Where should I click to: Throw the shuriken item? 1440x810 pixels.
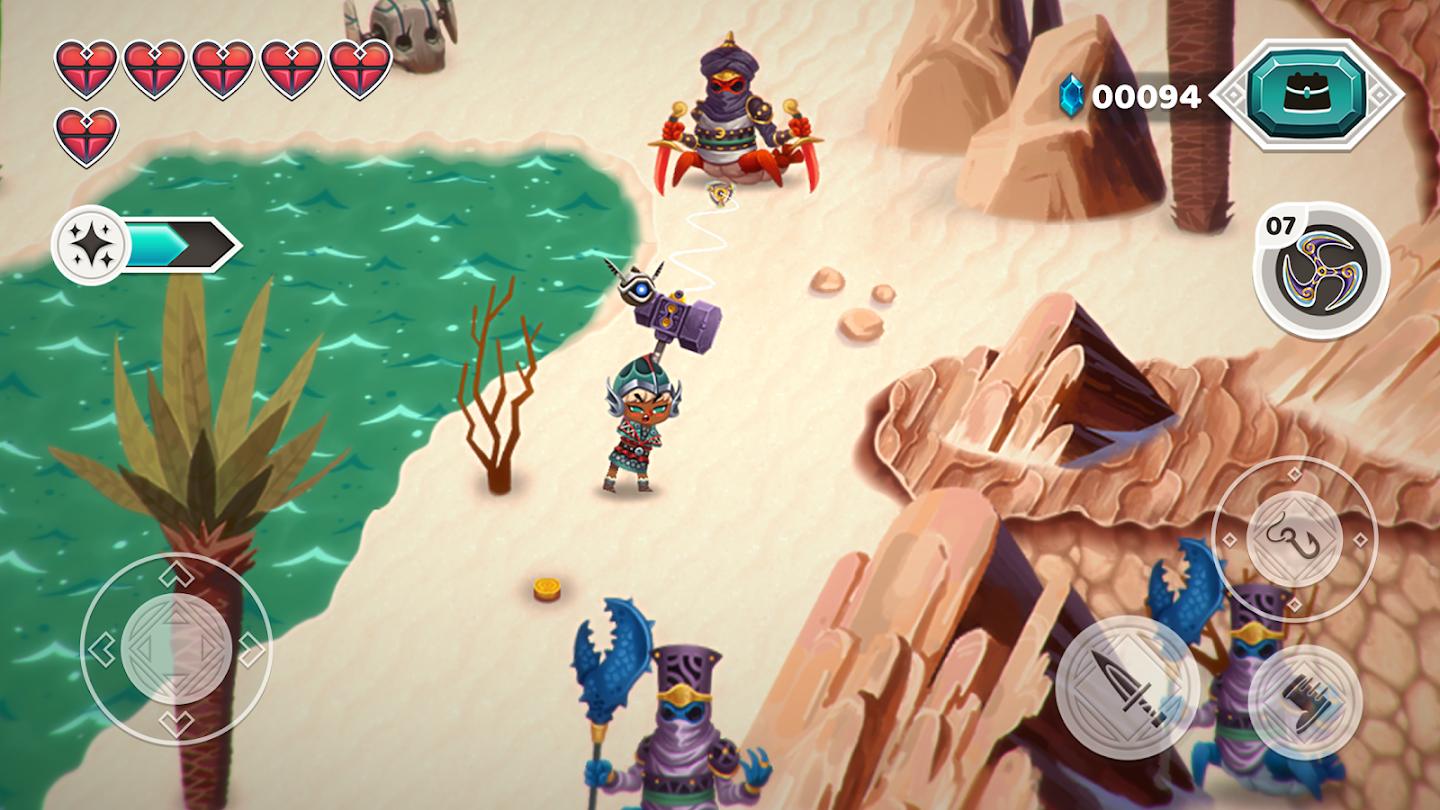(1321, 270)
